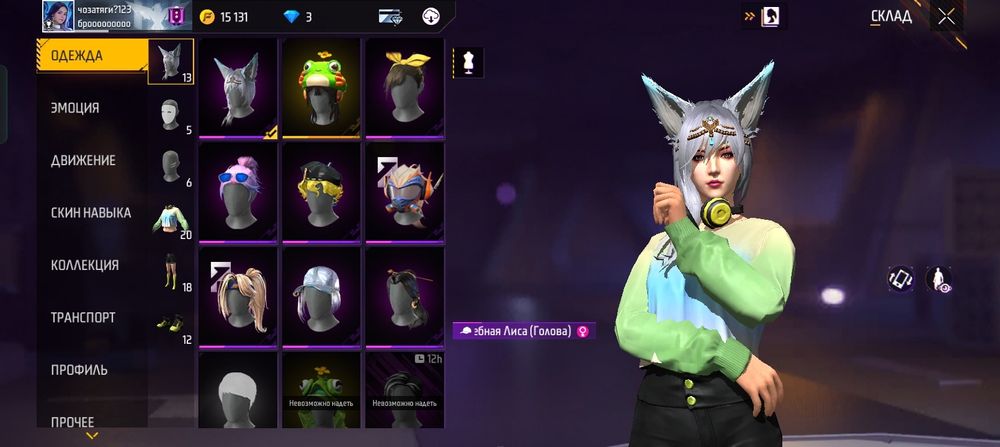Screen dimensions: 1000x447
Task: Open the shoes subcategory with 12 items
Action: pyautogui.click(x=171, y=323)
